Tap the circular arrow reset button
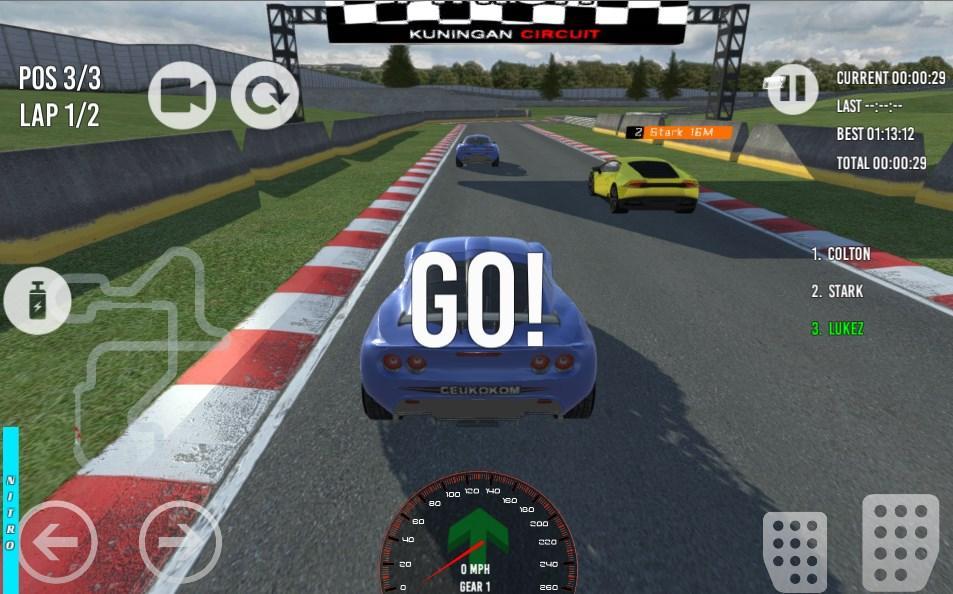 265,95
